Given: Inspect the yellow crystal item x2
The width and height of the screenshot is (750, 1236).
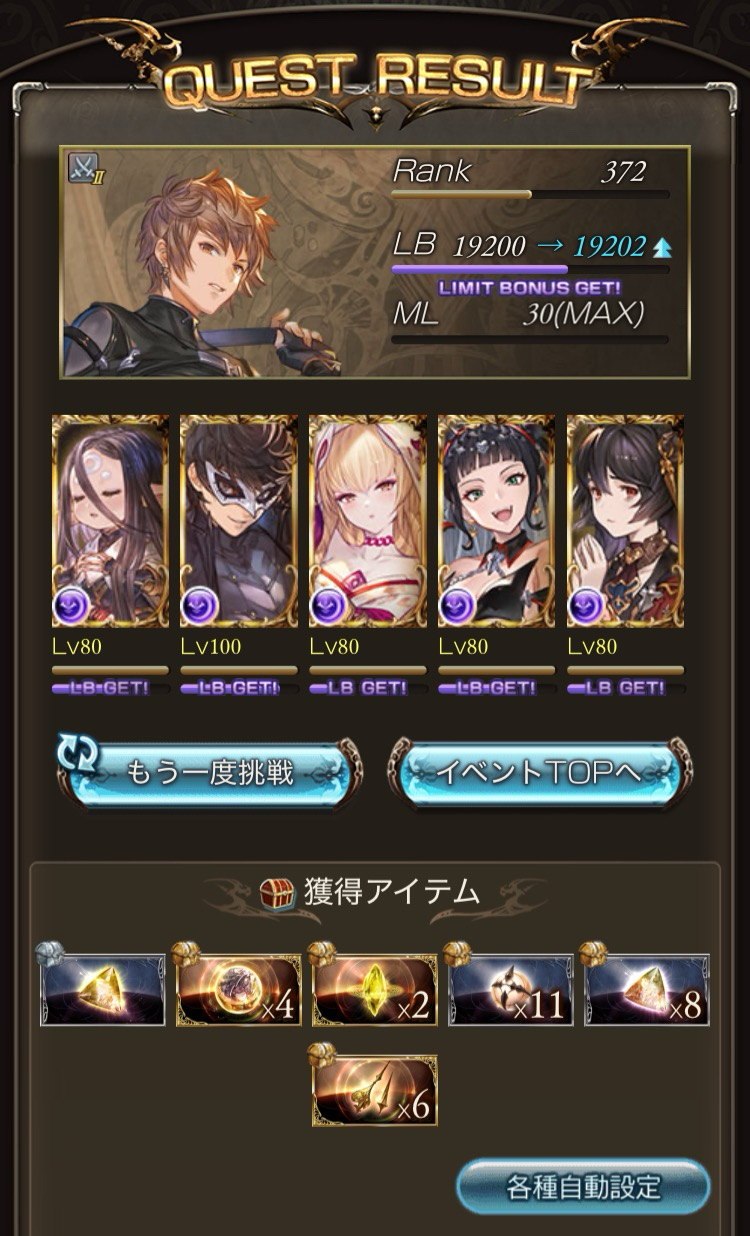Looking at the screenshot, I should pos(375,990).
